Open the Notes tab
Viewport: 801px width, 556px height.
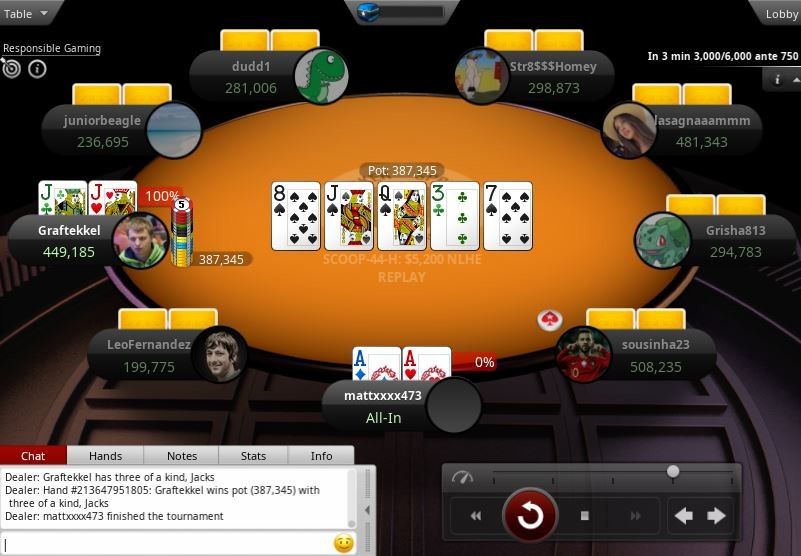181,456
